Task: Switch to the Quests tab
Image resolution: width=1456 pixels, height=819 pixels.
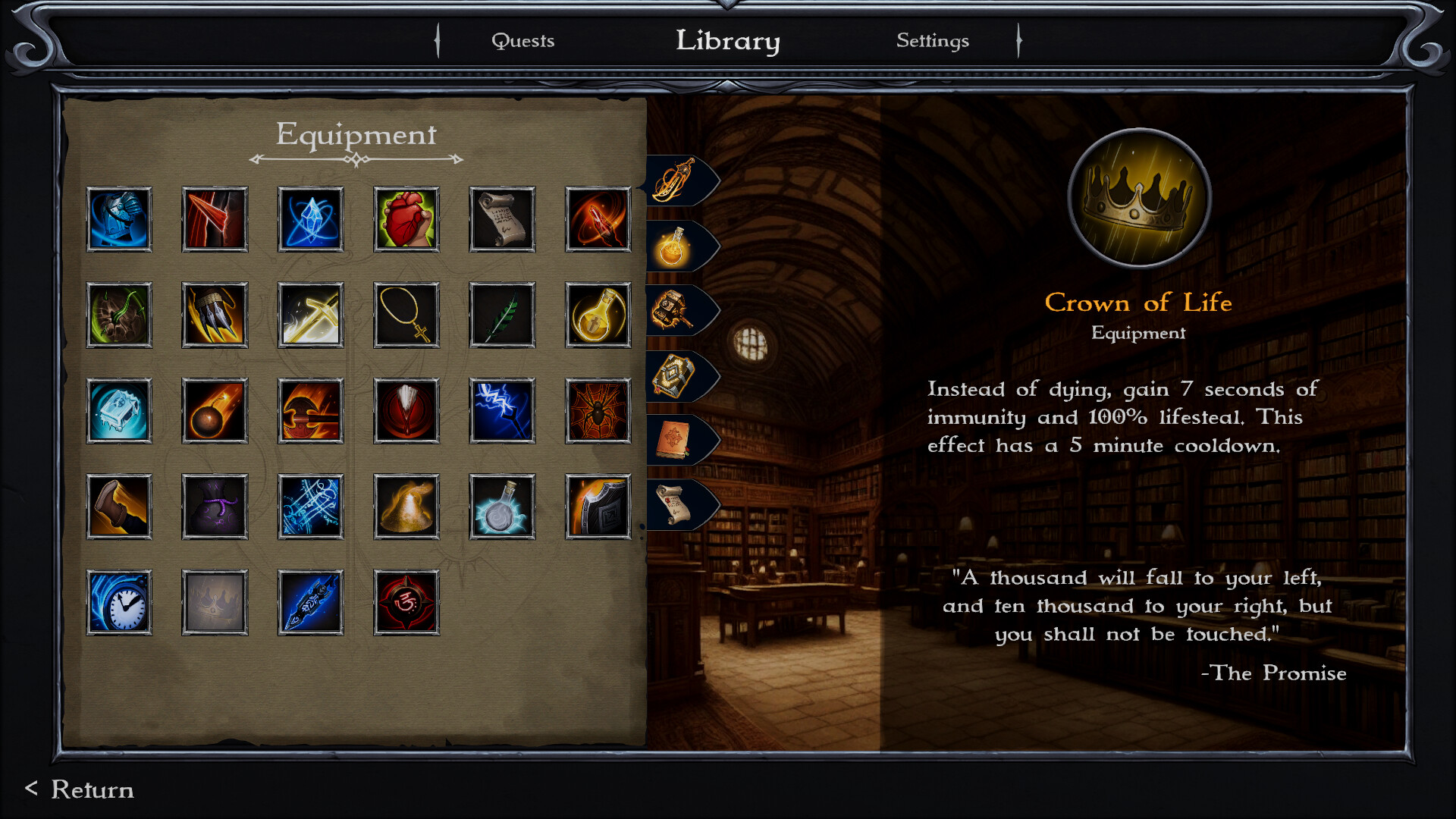Action: 523,41
